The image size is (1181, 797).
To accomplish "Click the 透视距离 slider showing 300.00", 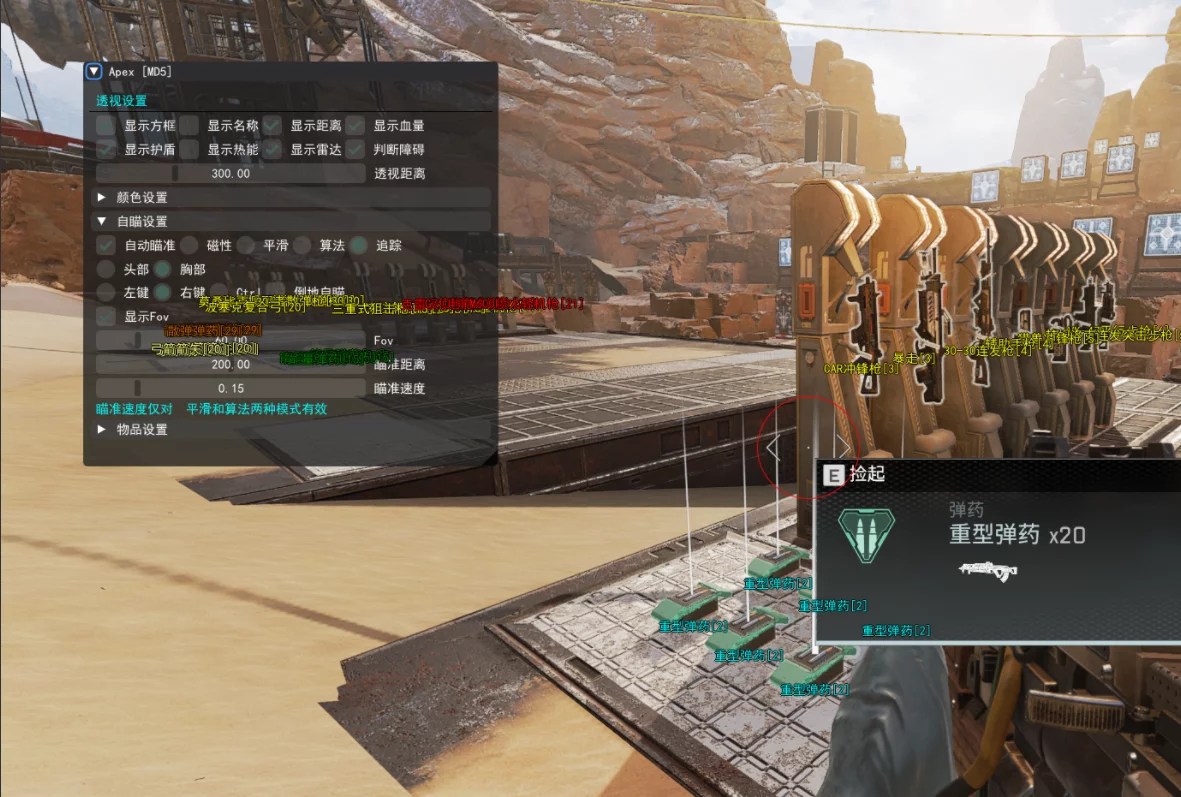I will click(231, 173).
